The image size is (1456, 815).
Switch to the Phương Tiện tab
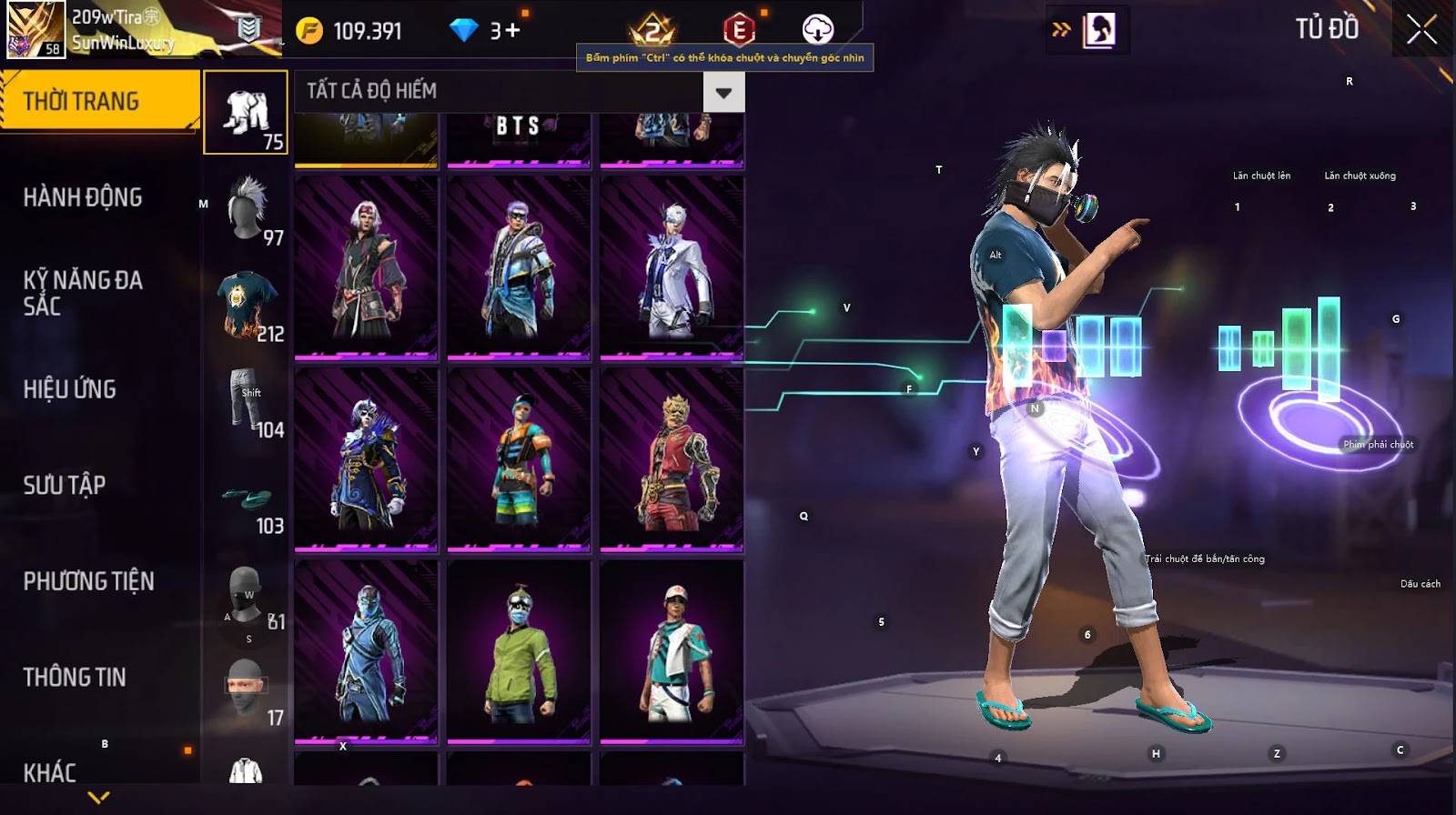[x=88, y=581]
